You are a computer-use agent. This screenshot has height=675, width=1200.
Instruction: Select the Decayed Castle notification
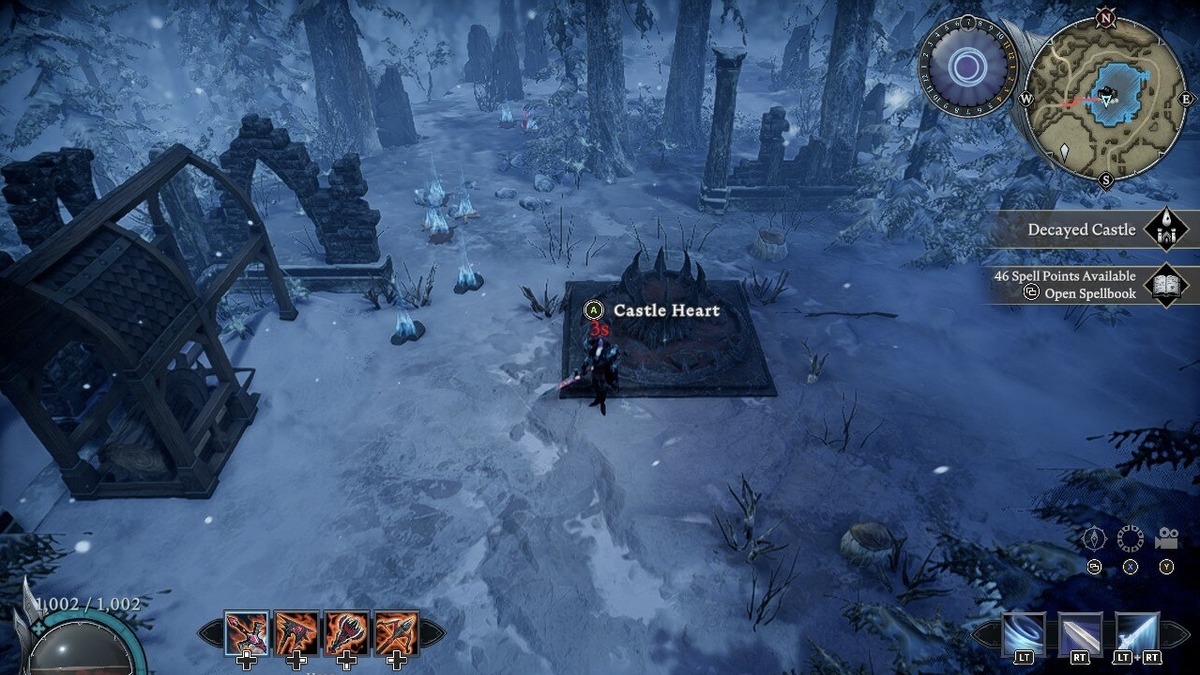(1081, 230)
